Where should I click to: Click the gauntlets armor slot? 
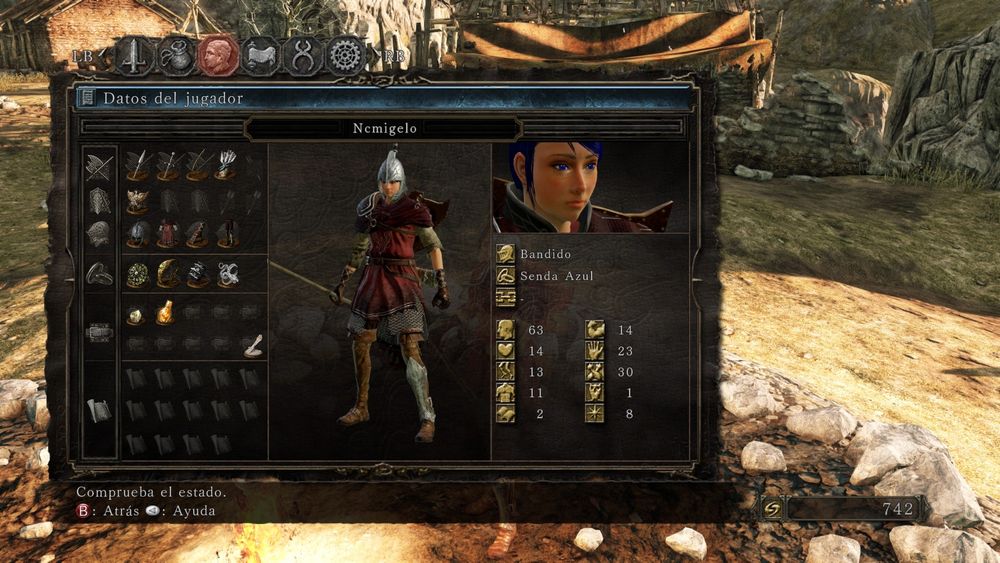click(x=197, y=234)
